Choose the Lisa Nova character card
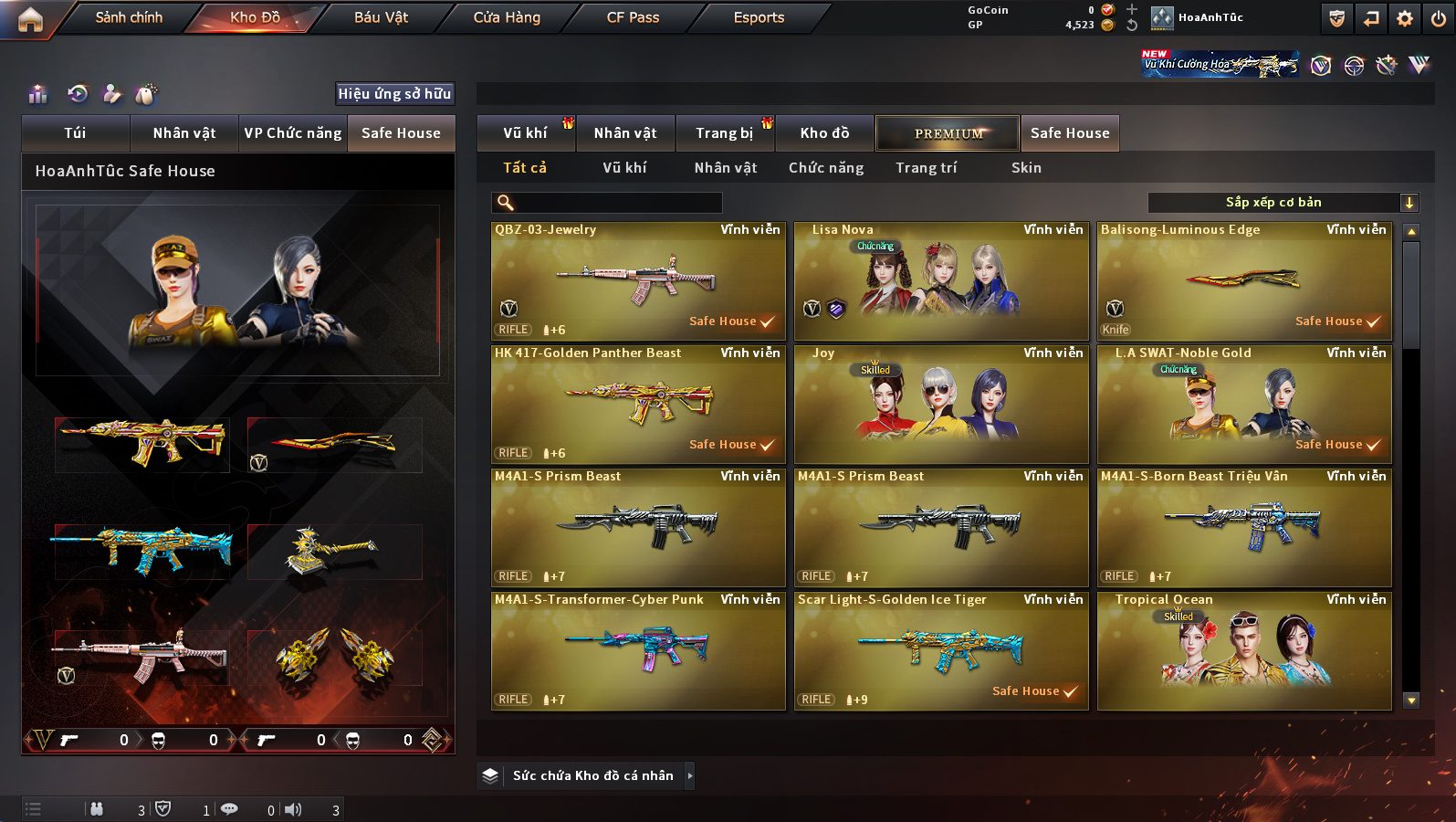Image resolution: width=1456 pixels, height=822 pixels. 941,281
